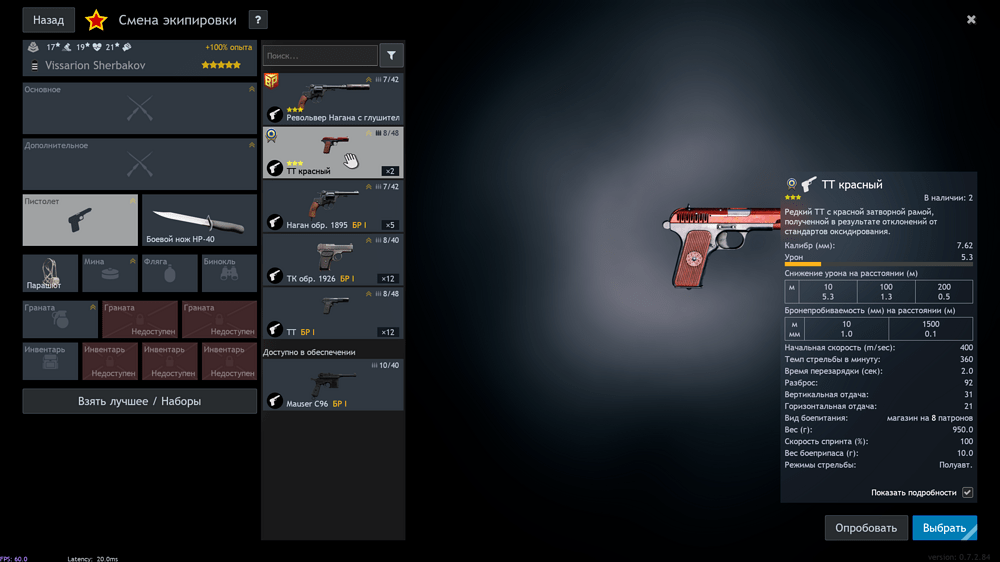Open the Мина equipment slot
This screenshot has height=562, width=1000.
point(109,273)
